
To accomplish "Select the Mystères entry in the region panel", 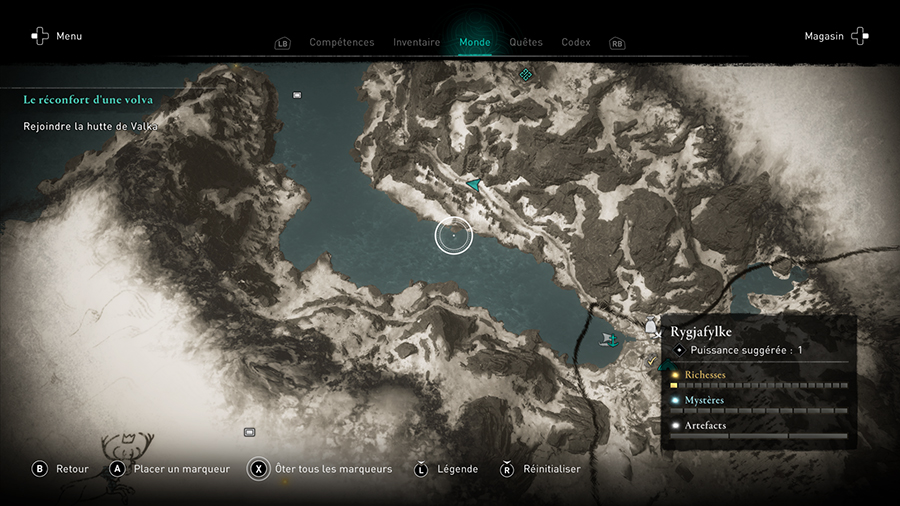I will pos(704,400).
